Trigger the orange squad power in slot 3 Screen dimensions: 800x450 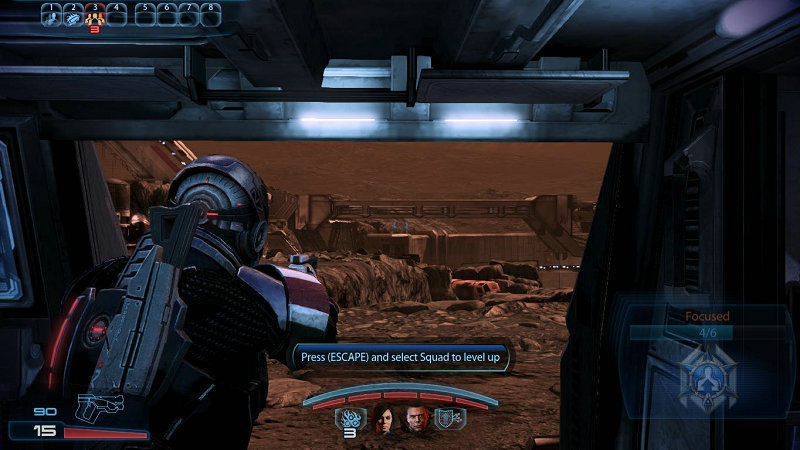coord(95,17)
